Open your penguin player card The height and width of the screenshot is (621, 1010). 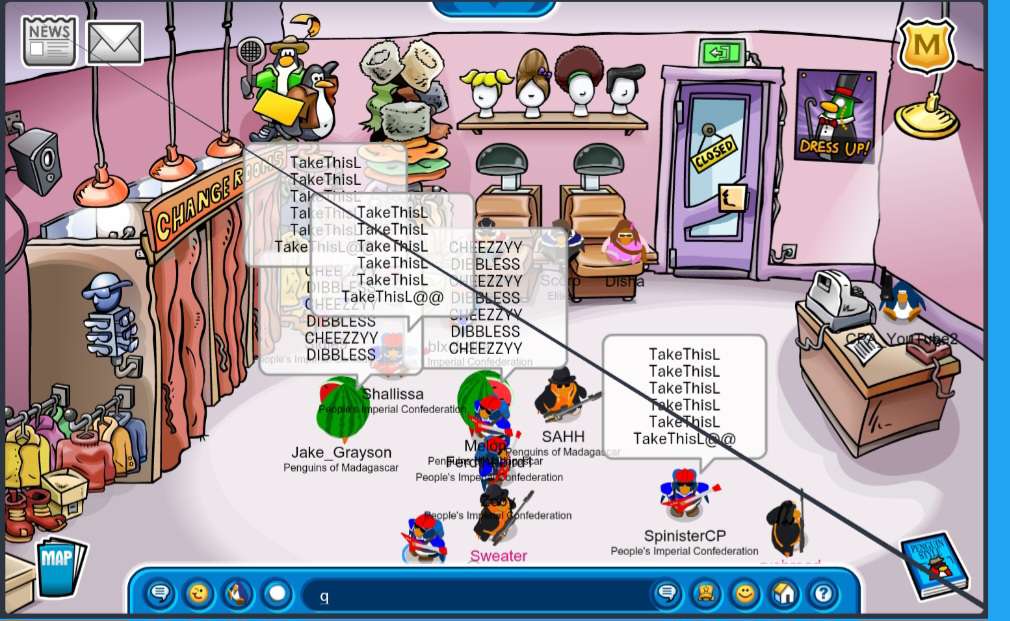click(x=706, y=594)
